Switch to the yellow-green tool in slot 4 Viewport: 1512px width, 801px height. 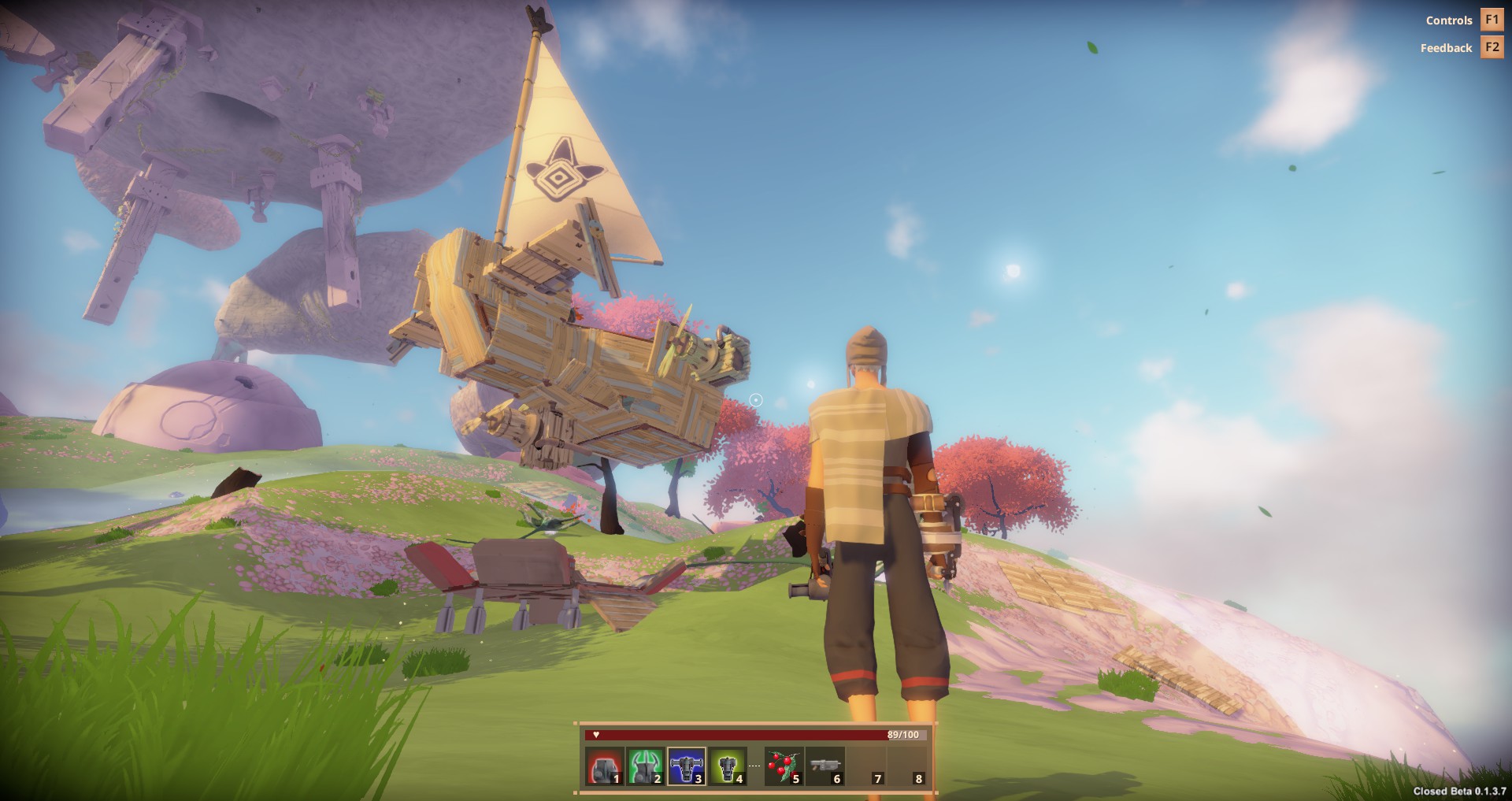coord(728,766)
